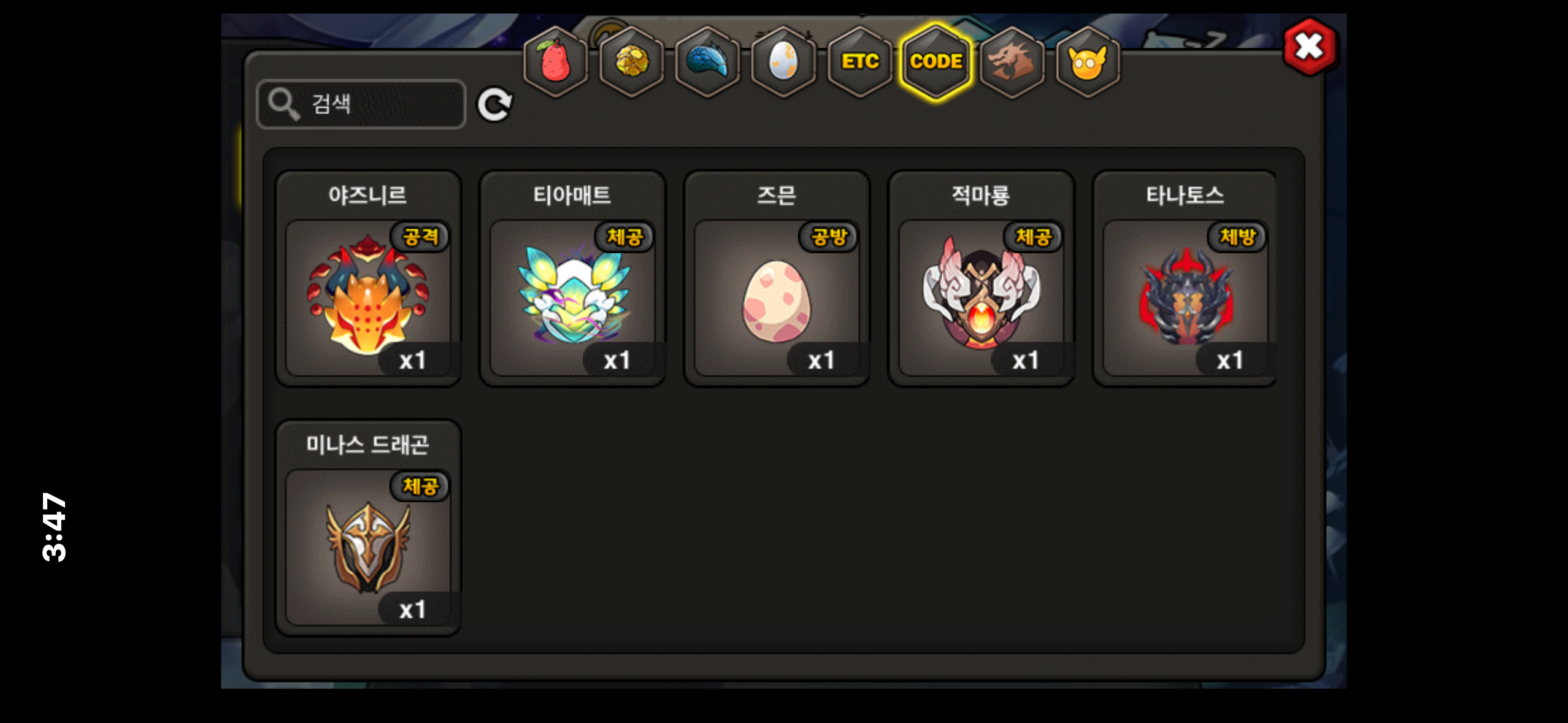Select the CODE tab

click(x=936, y=62)
